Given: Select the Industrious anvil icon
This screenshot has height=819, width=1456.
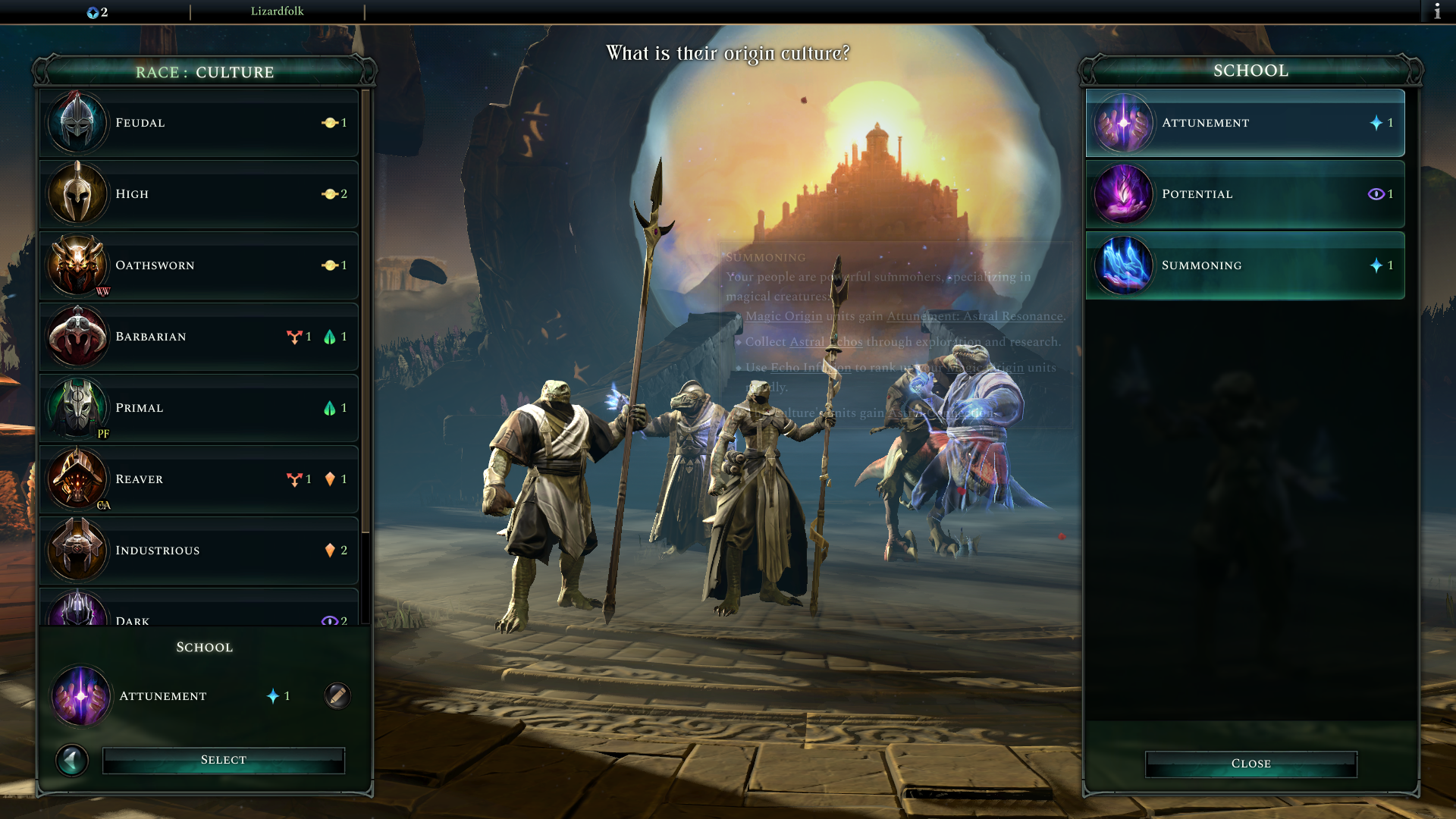Looking at the screenshot, I should [x=77, y=550].
